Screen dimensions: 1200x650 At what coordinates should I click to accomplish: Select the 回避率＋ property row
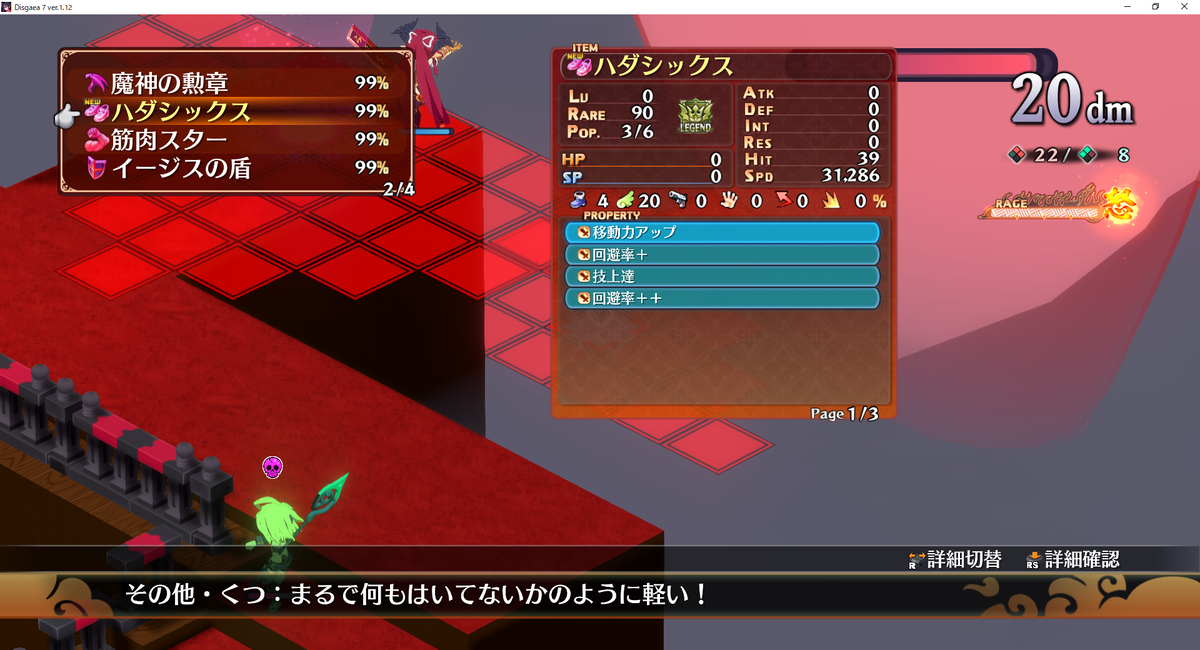[x=721, y=254]
